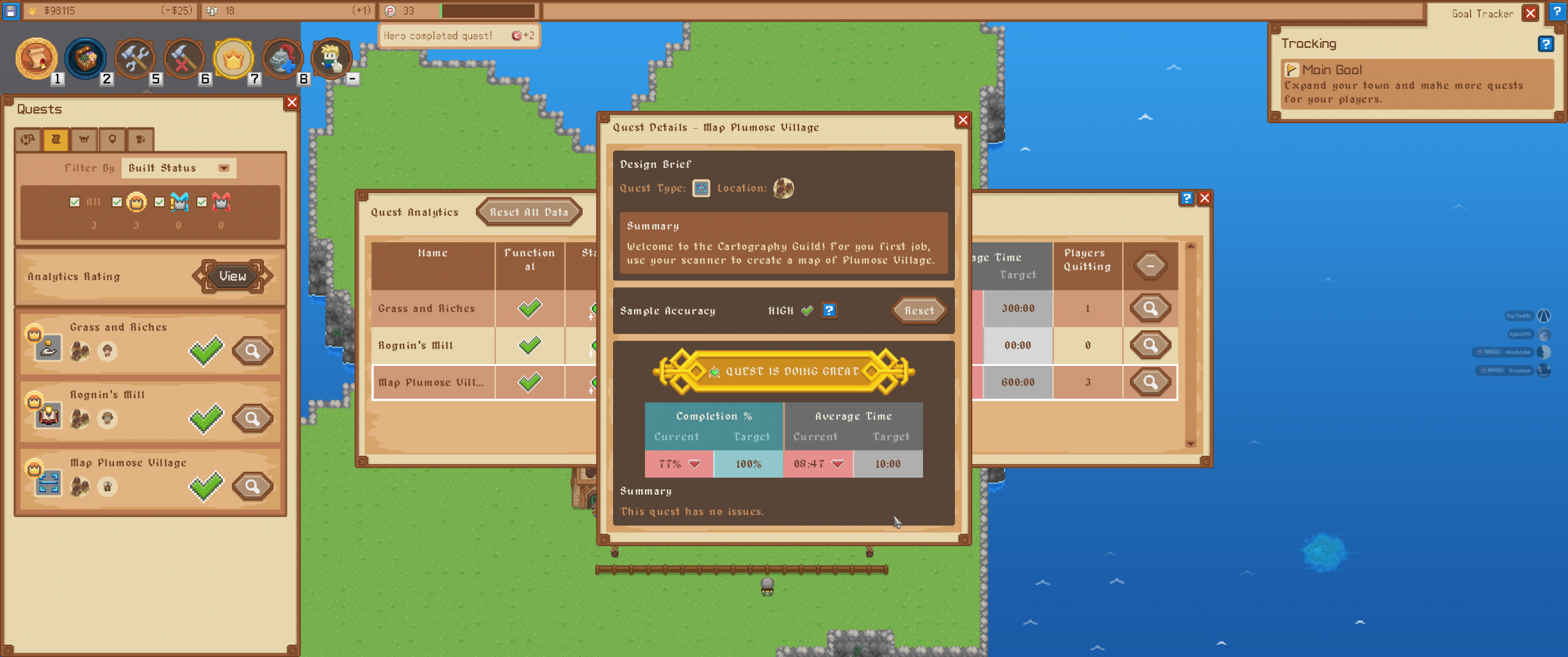Close the Goal Tracker panel

1530,13
